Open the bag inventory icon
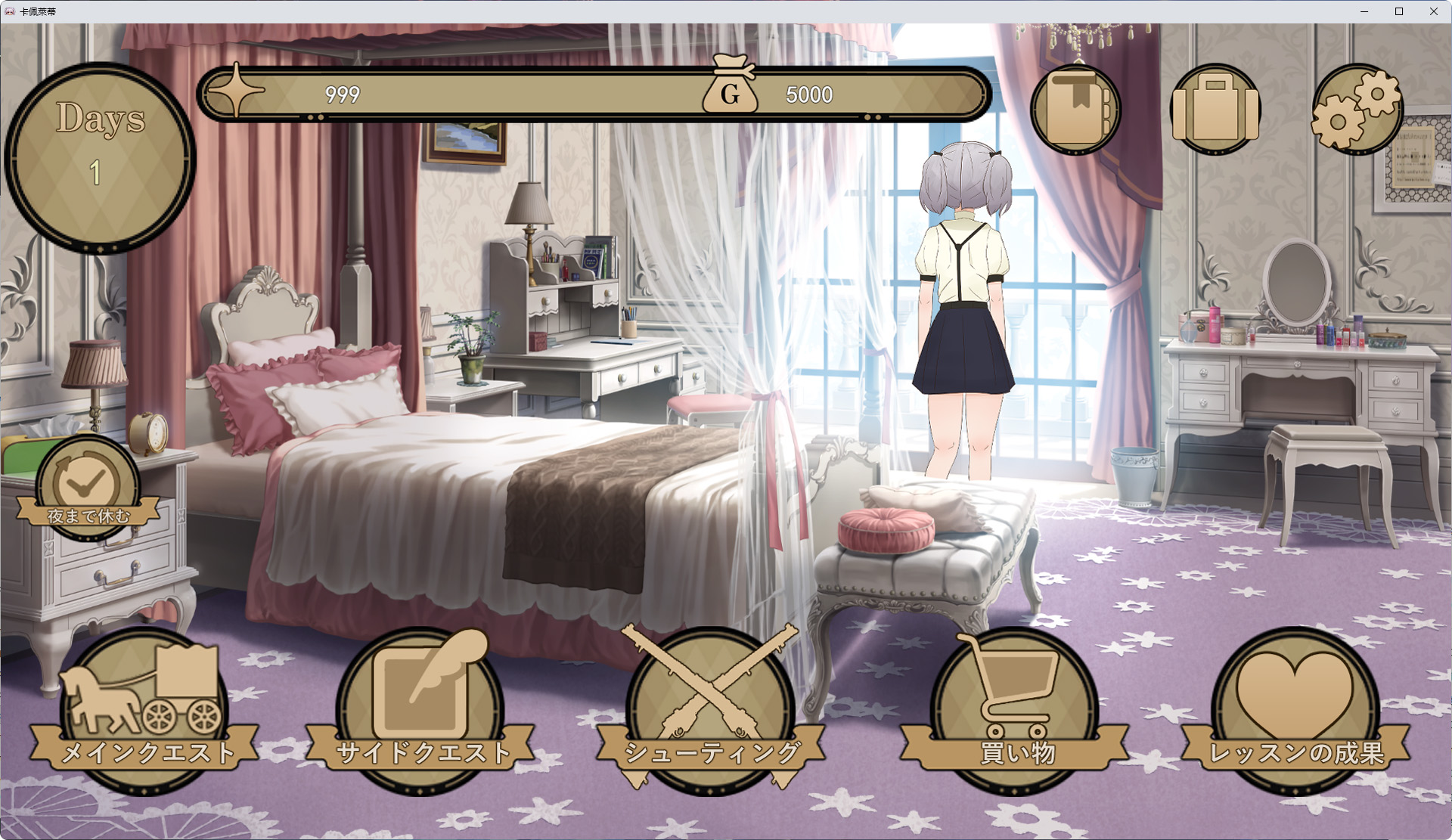Viewport: 1452px width, 840px height. 1215,110
